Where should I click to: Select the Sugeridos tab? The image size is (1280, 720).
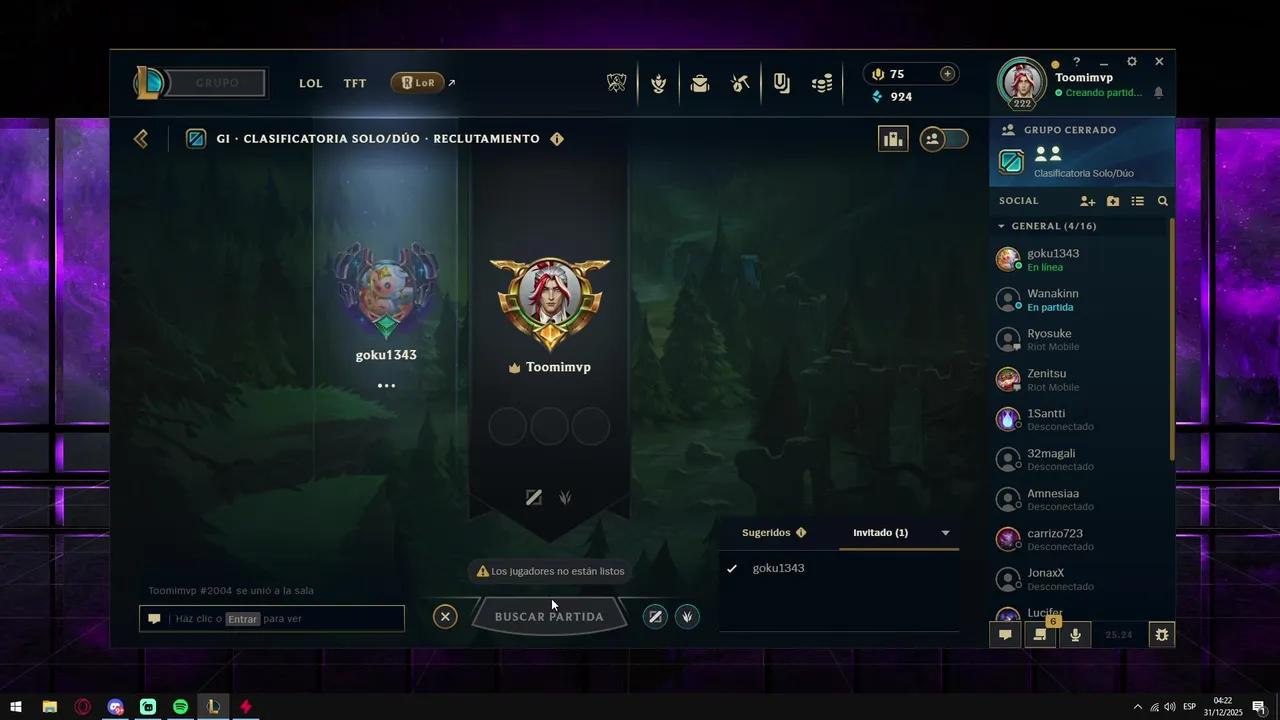pos(767,532)
